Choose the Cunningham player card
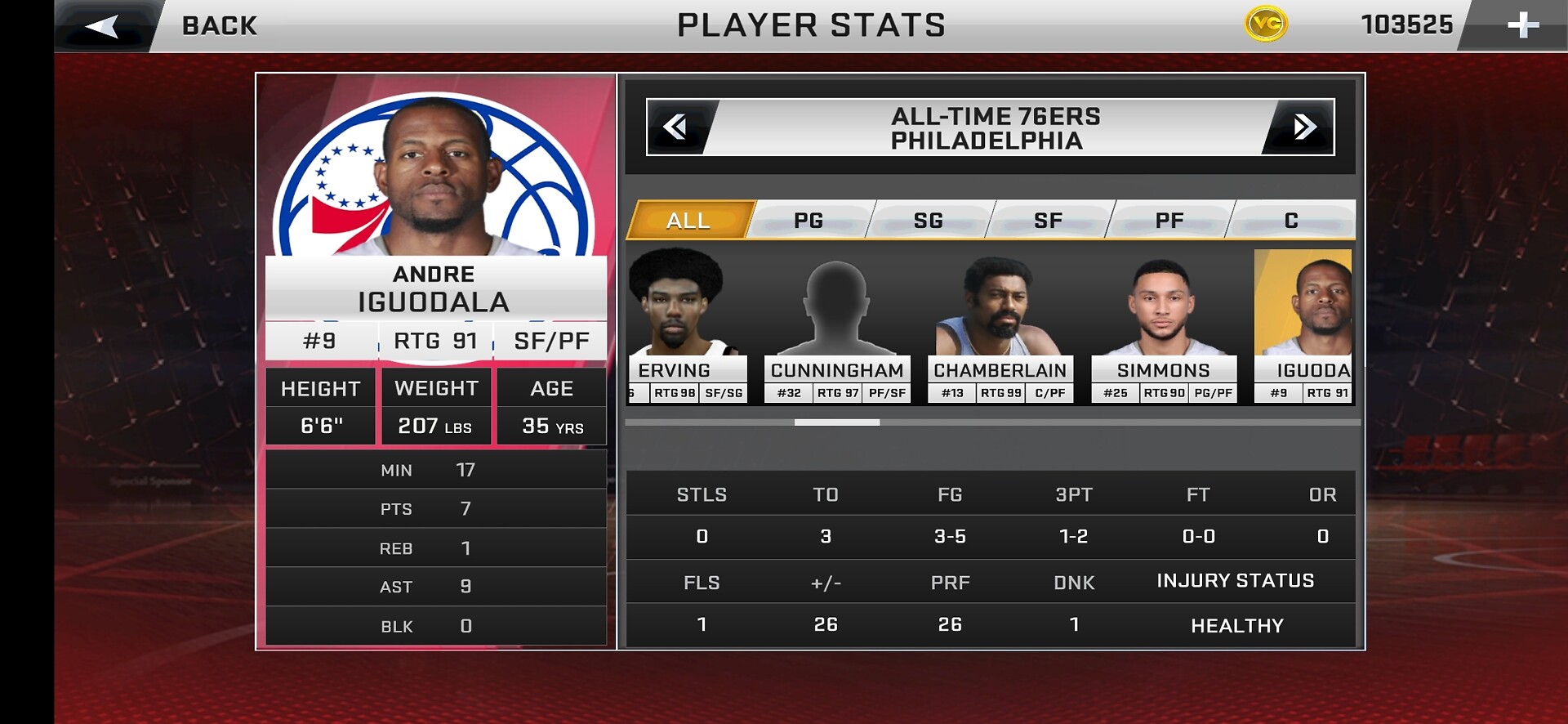Screen dimensions: 1568x724 pos(837,327)
